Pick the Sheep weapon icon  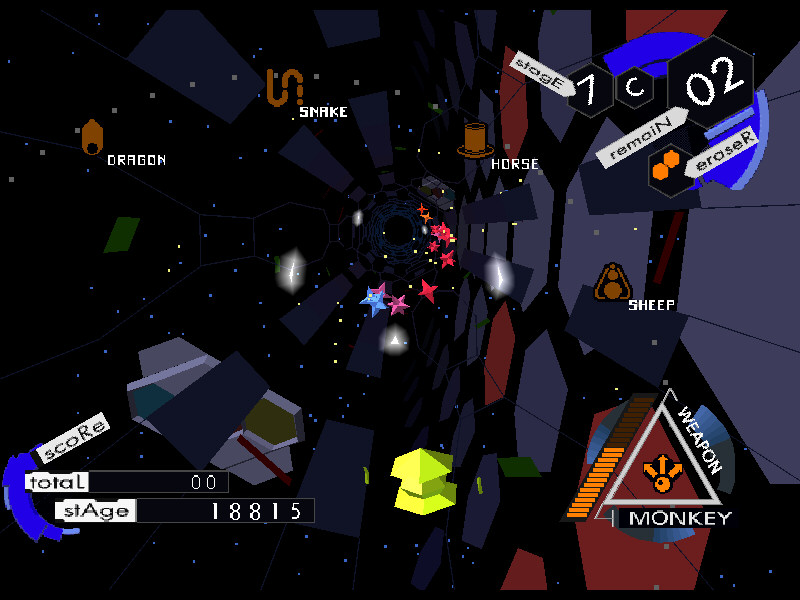pos(612,283)
